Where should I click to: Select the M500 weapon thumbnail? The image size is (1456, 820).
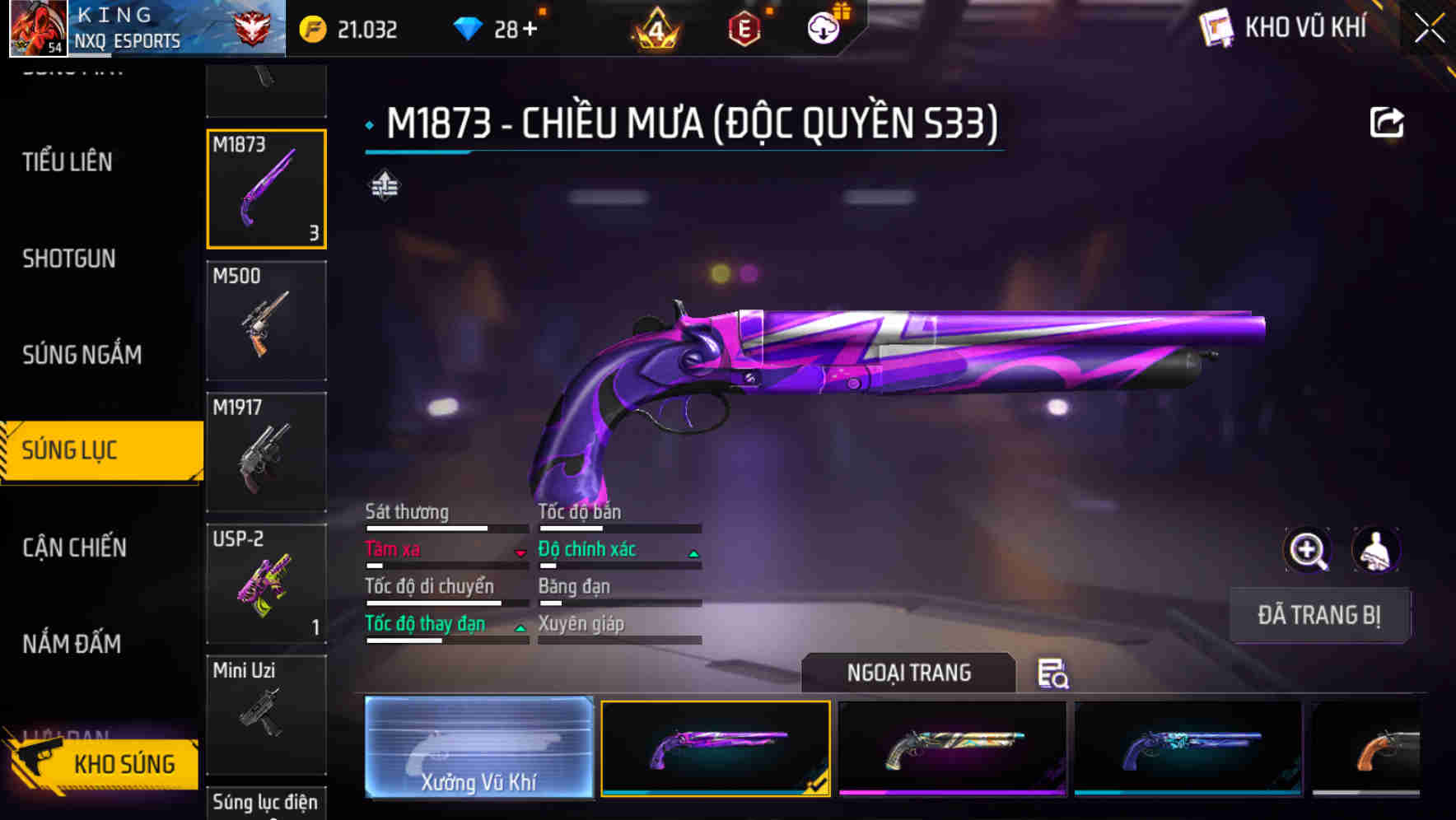[265, 321]
